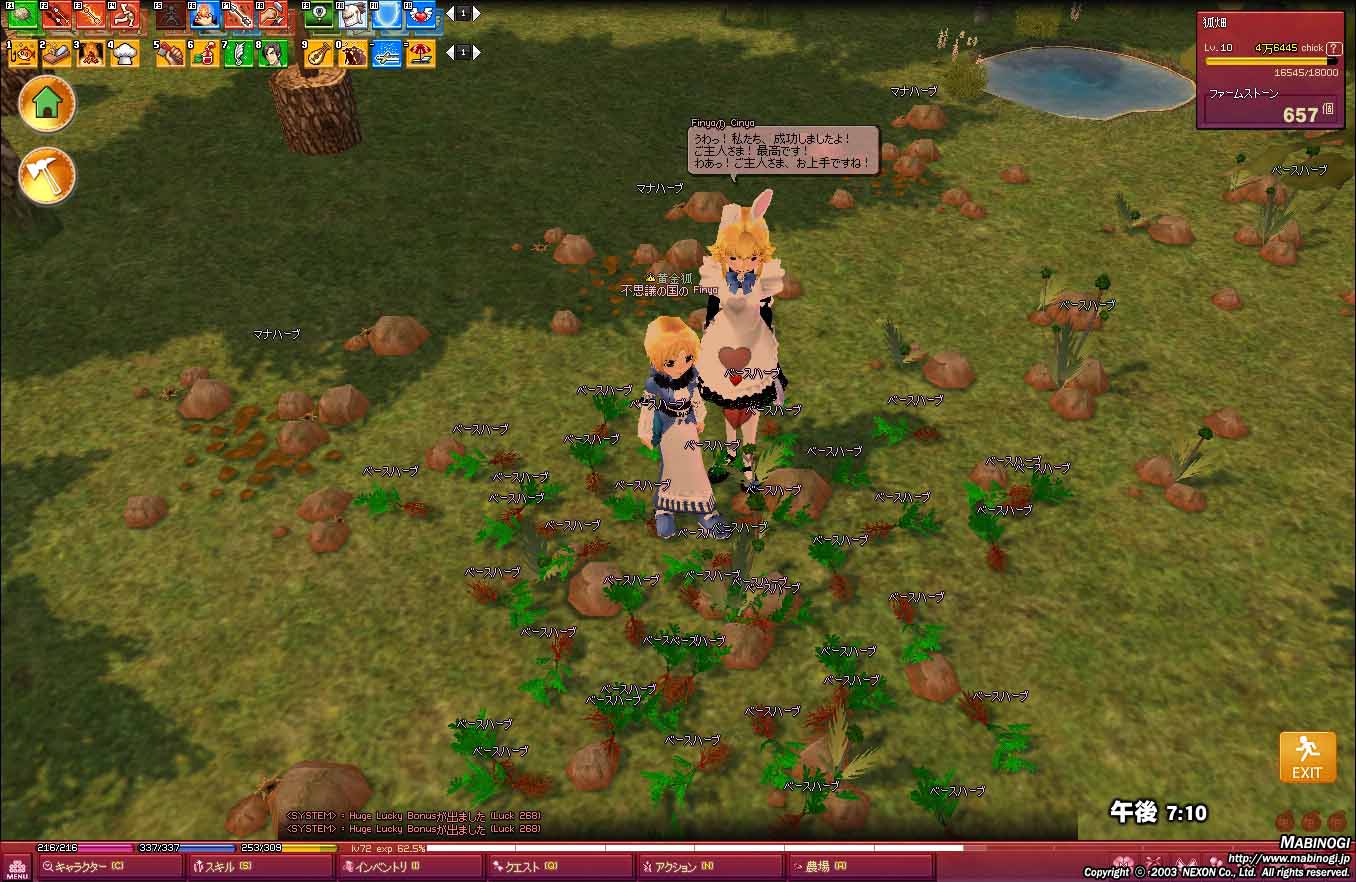Use the fishing skill in slot 1
1356x882 pixels.
point(23,53)
